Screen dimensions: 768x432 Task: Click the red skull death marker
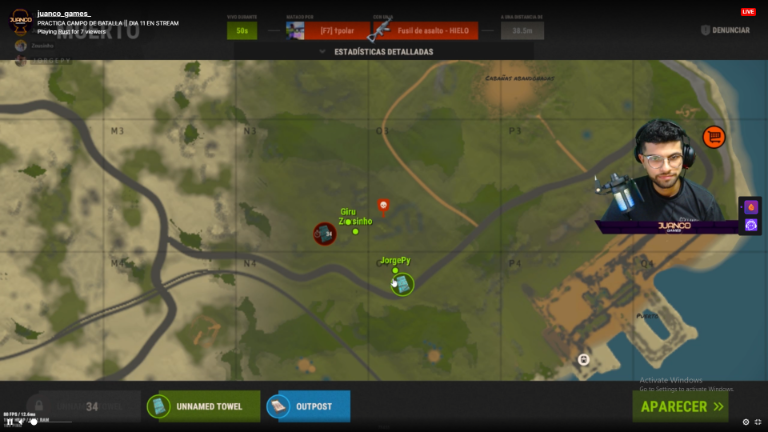383,206
